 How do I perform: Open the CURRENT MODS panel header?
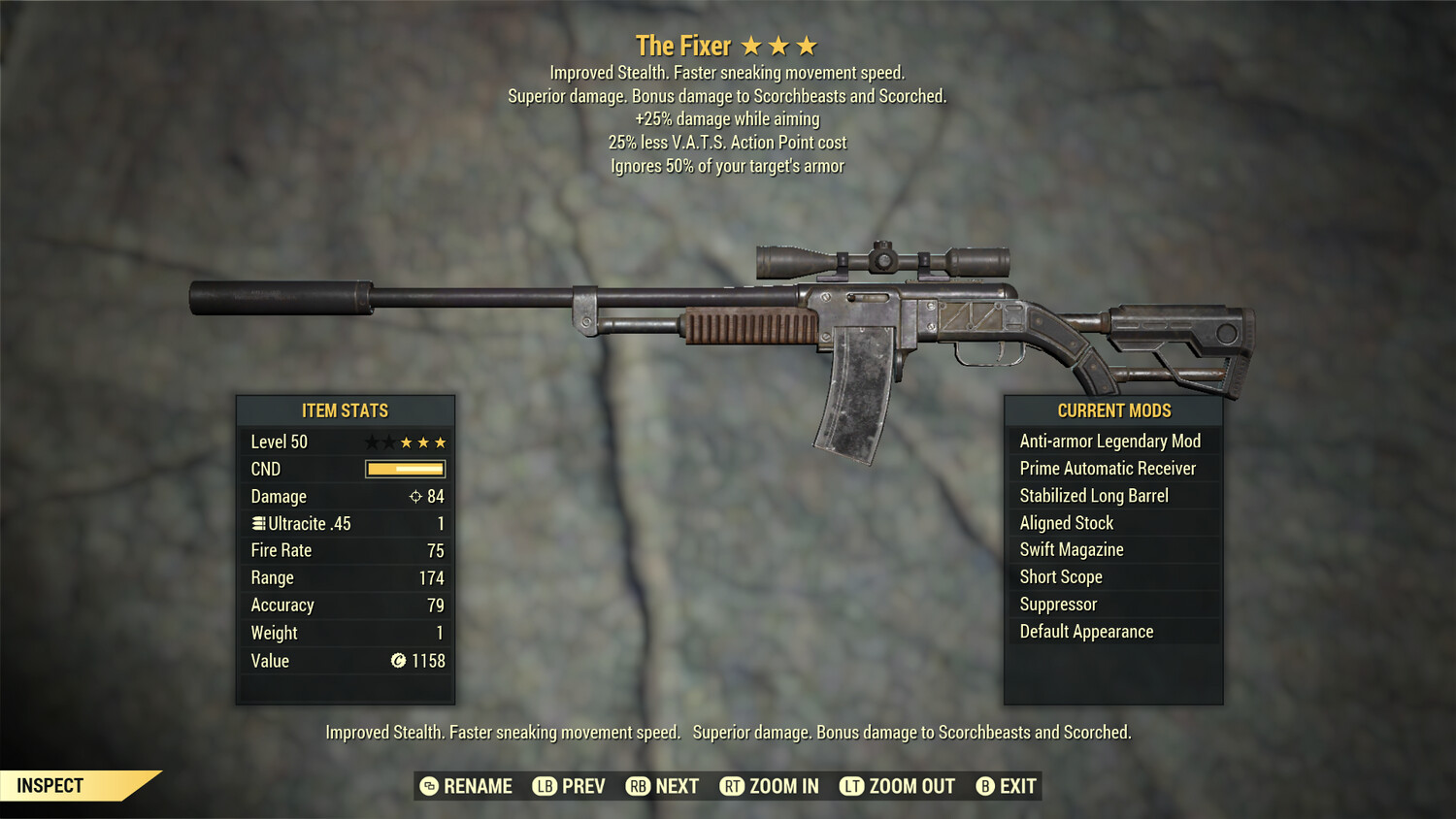point(1112,410)
